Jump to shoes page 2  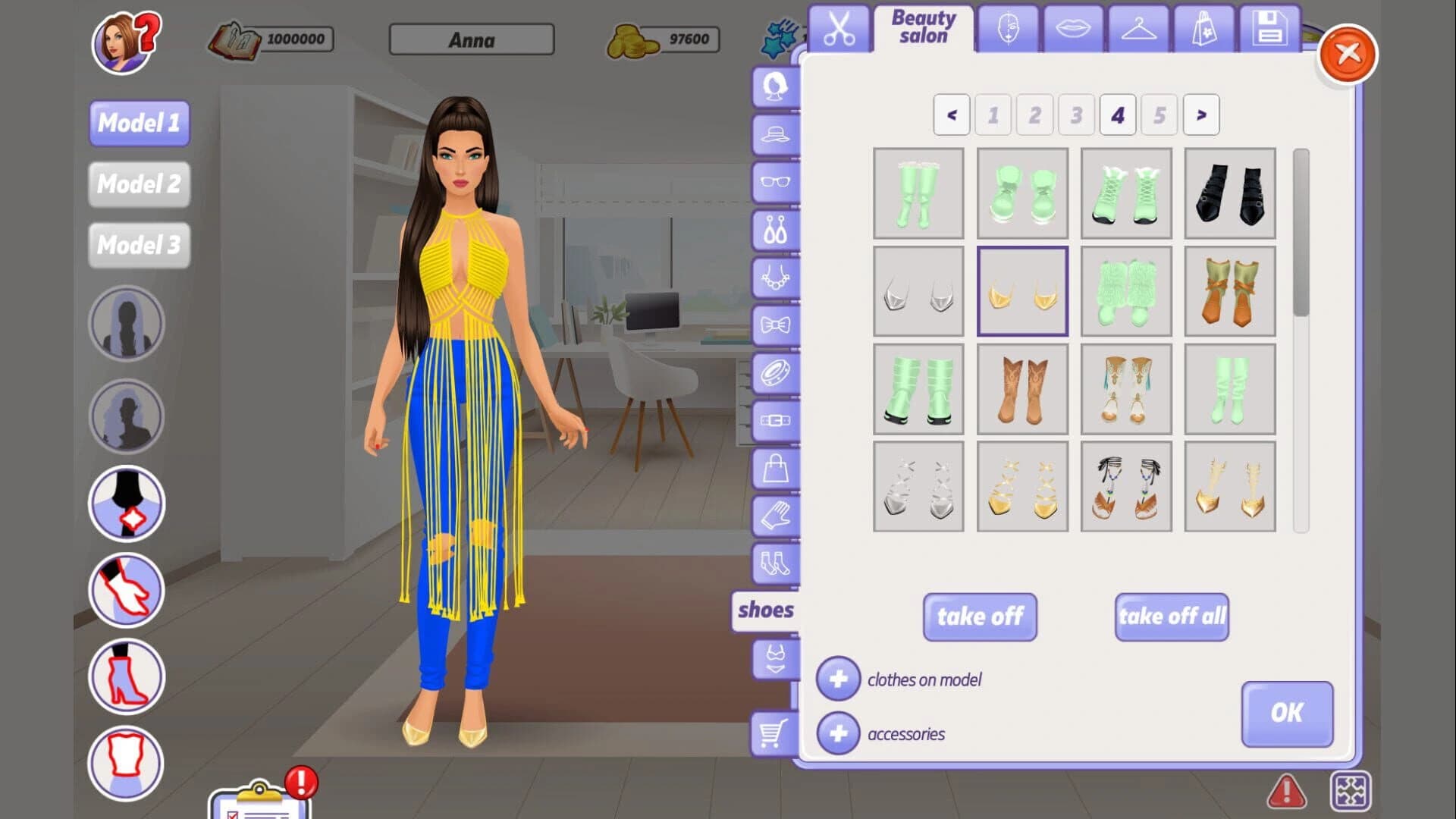pos(1034,115)
